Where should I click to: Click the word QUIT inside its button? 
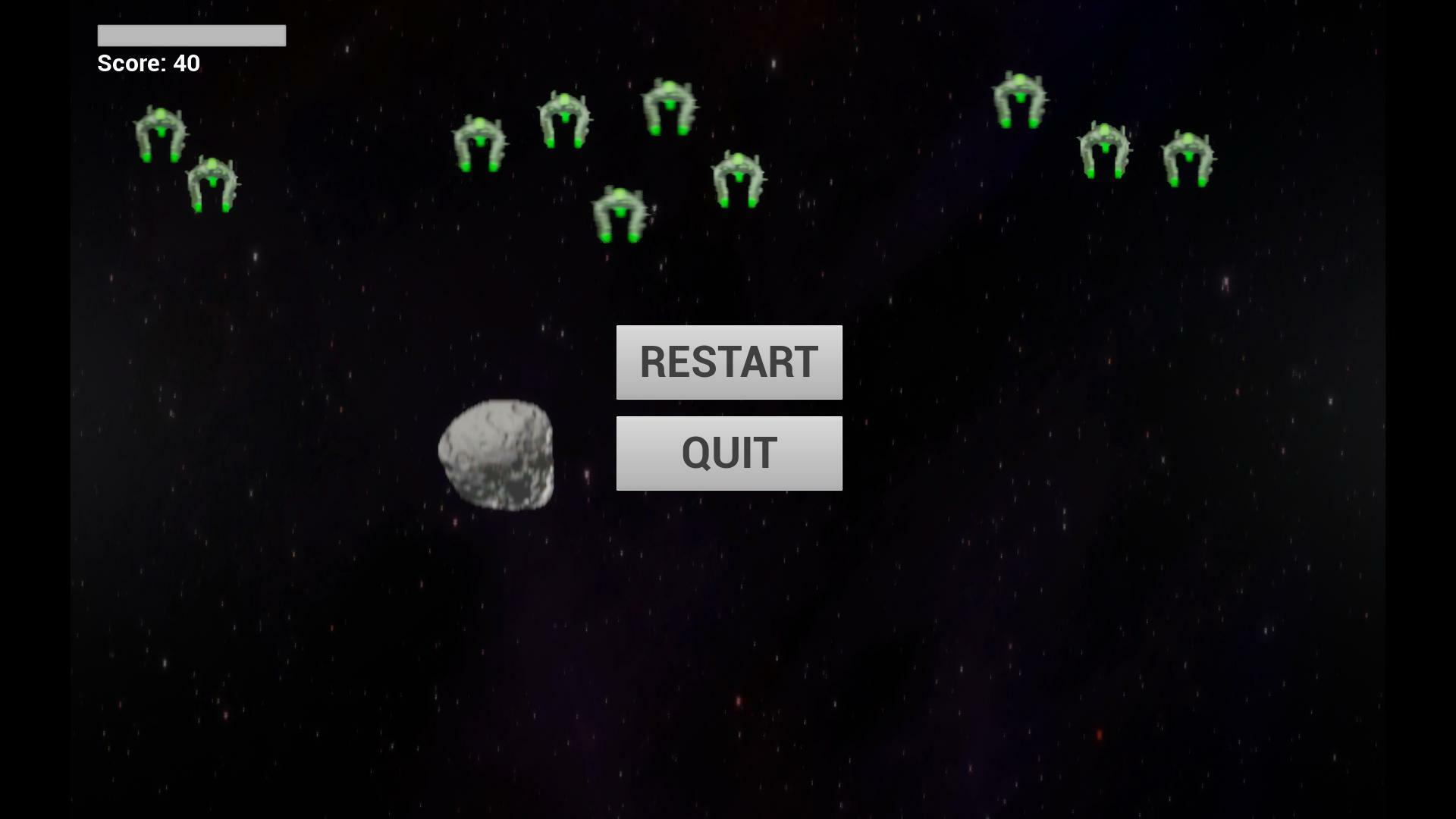[729, 452]
